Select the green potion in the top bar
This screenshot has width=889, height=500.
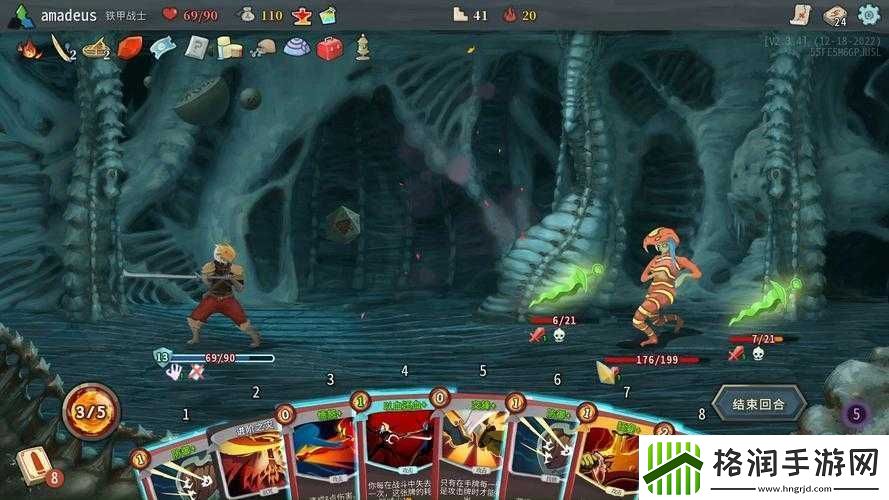coord(327,15)
